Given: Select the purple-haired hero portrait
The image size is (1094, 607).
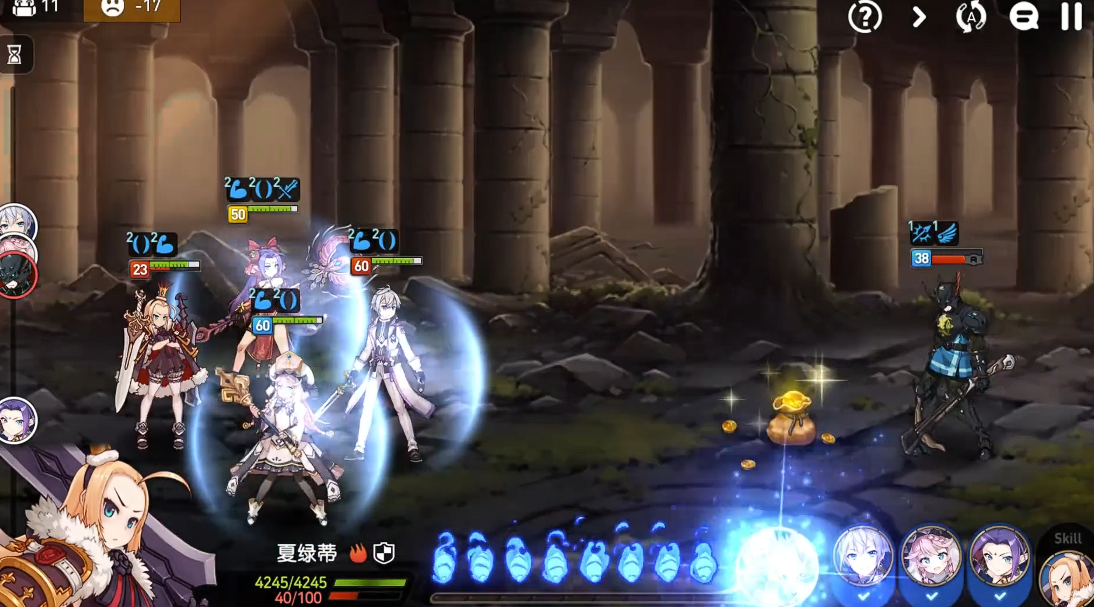Looking at the screenshot, I should (x=999, y=557).
